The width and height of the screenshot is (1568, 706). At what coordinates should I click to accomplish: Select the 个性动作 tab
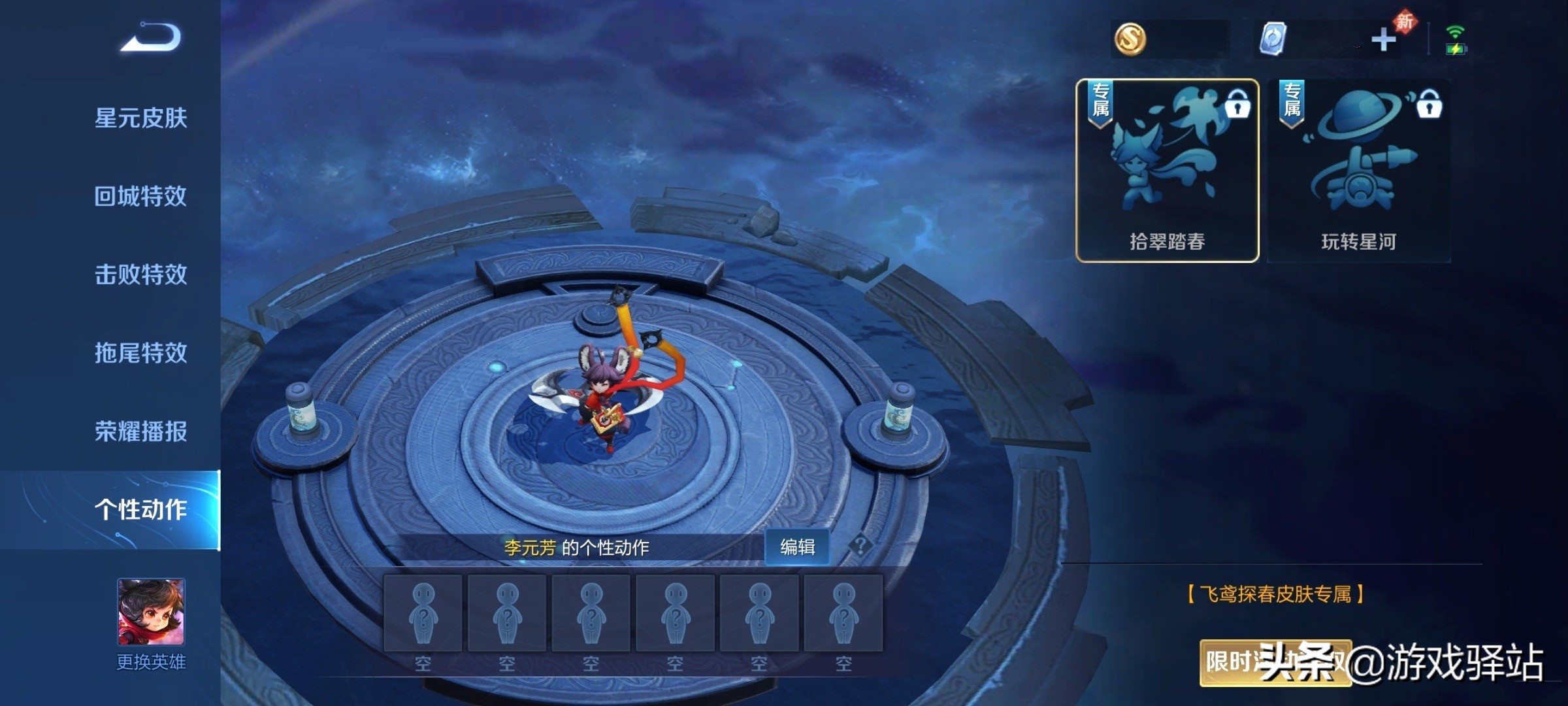[140, 510]
